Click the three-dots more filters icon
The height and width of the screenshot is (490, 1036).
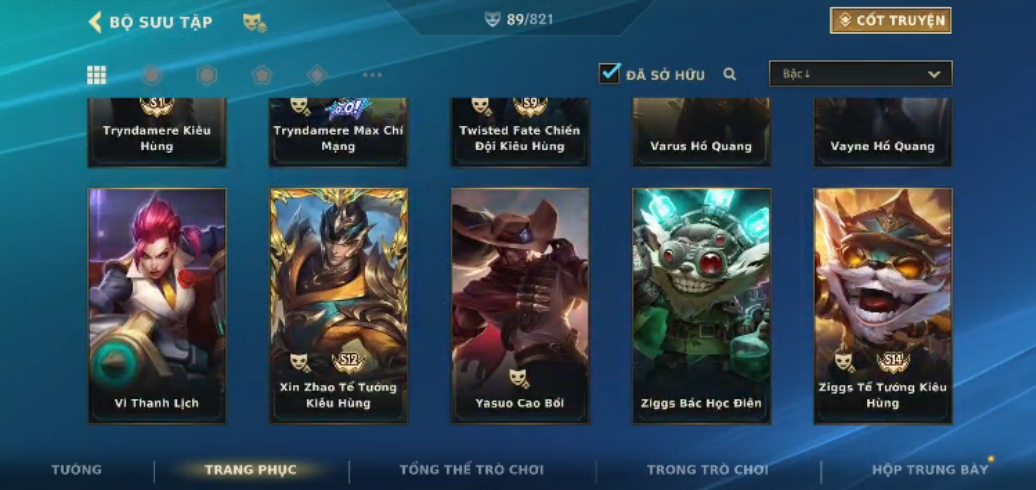click(372, 75)
